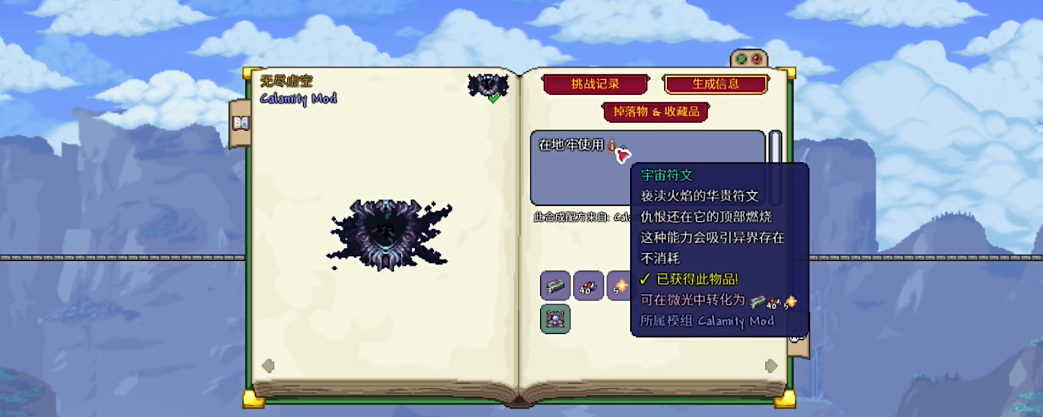Click the crafting station slot below ingredients

(555, 319)
